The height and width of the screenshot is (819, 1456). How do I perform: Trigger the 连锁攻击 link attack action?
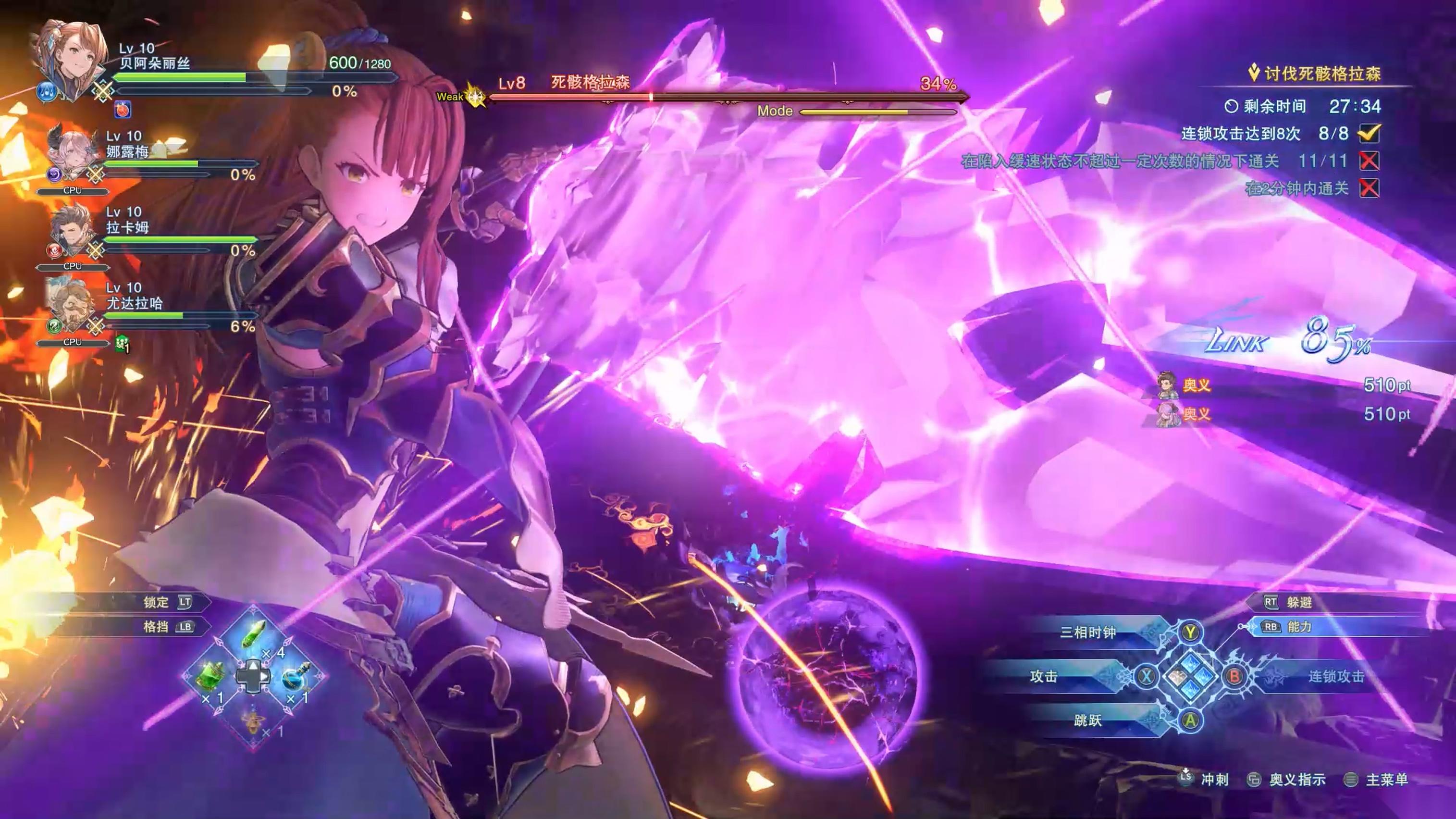coord(1335,676)
